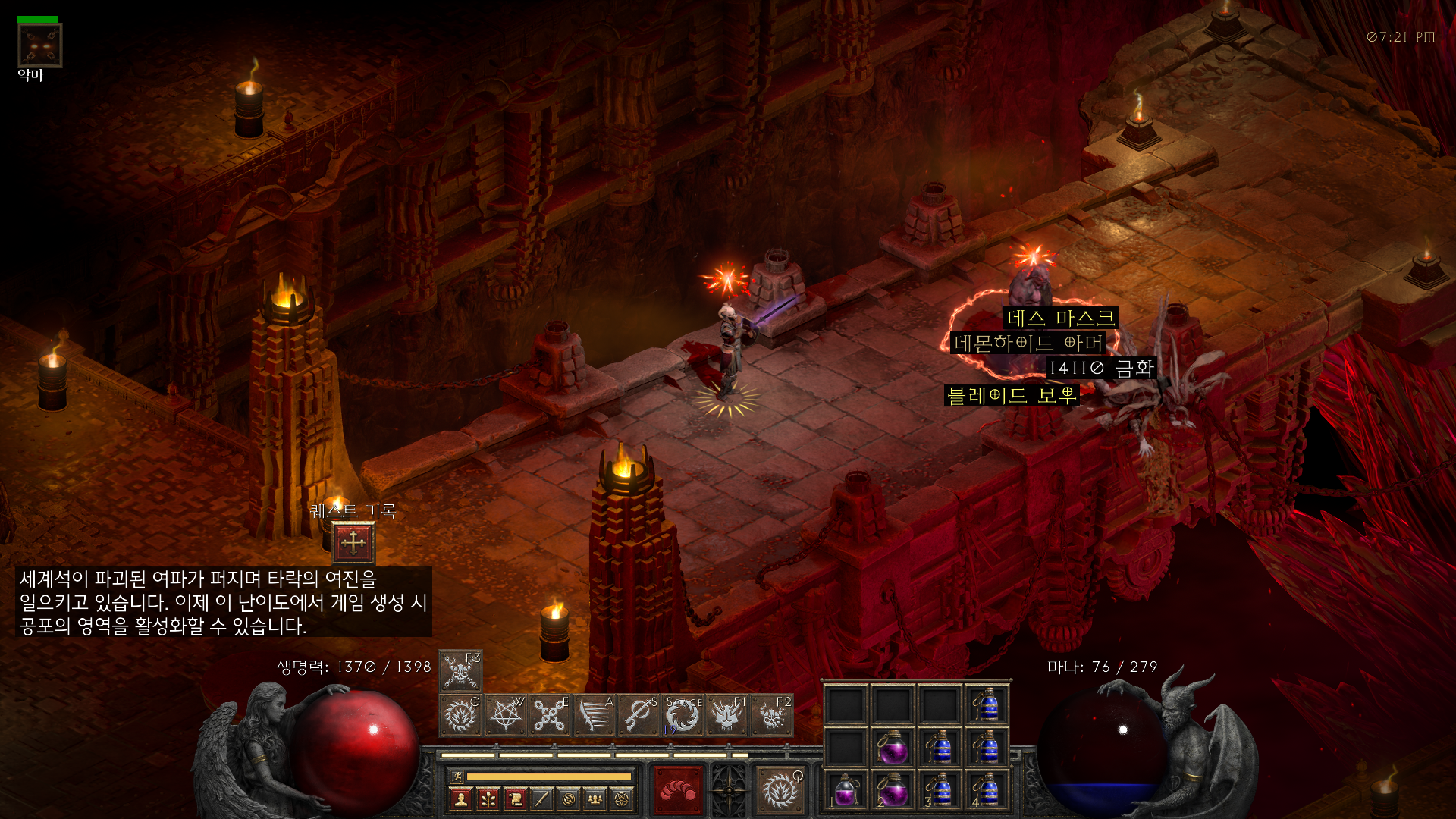Collect the 14110 금화 gold label
The width and height of the screenshot is (1456, 819).
pos(1101,369)
